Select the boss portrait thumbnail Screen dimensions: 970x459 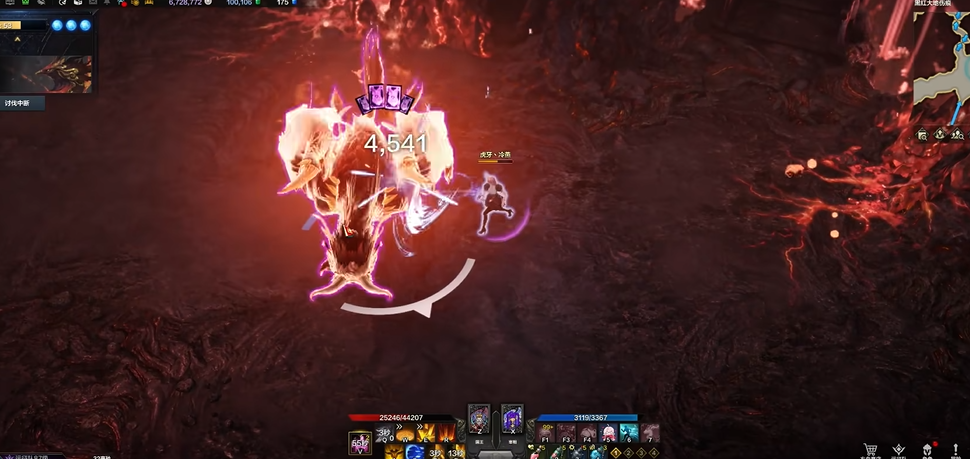pyautogui.click(x=48, y=74)
